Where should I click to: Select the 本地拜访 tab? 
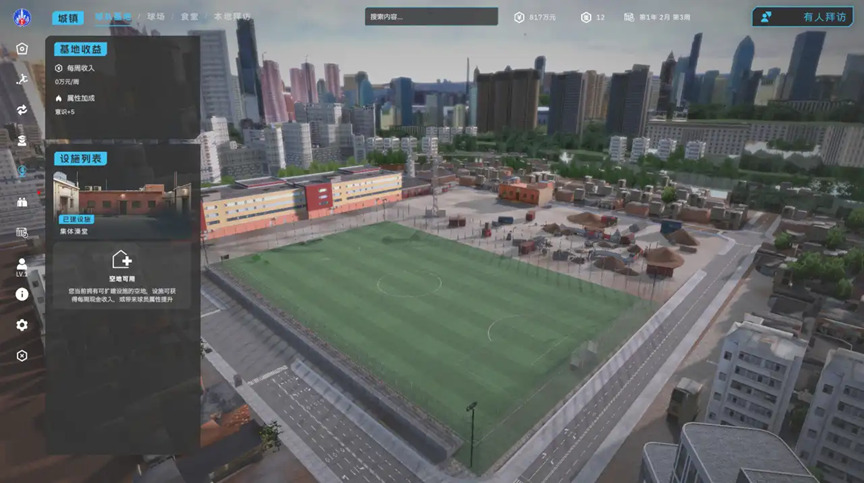232,17
